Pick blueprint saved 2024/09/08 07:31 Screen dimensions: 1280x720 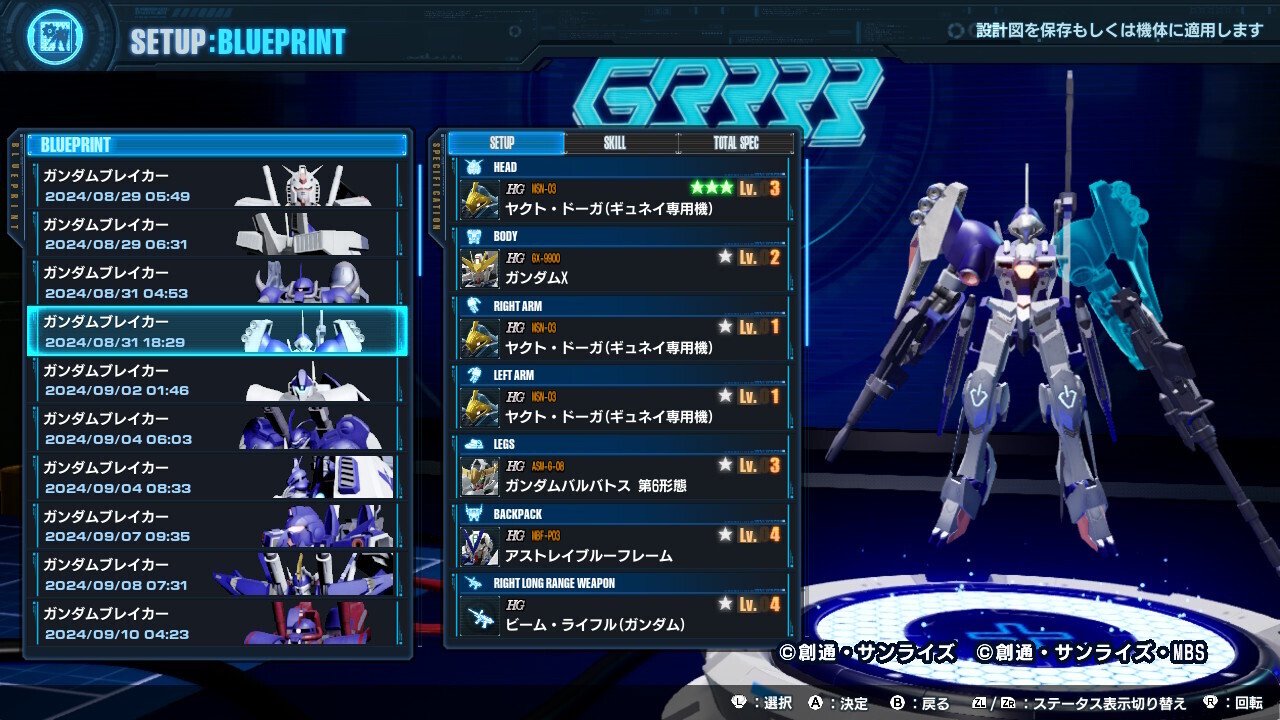pyautogui.click(x=216, y=574)
